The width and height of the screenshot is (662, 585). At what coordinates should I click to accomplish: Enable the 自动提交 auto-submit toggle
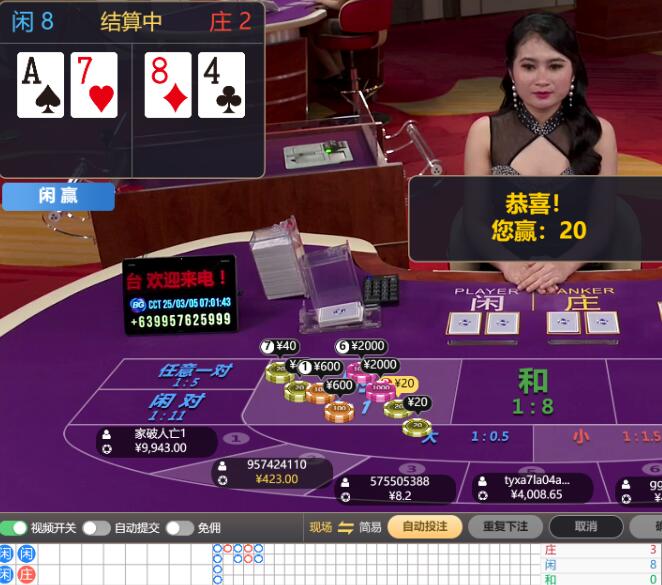96,528
